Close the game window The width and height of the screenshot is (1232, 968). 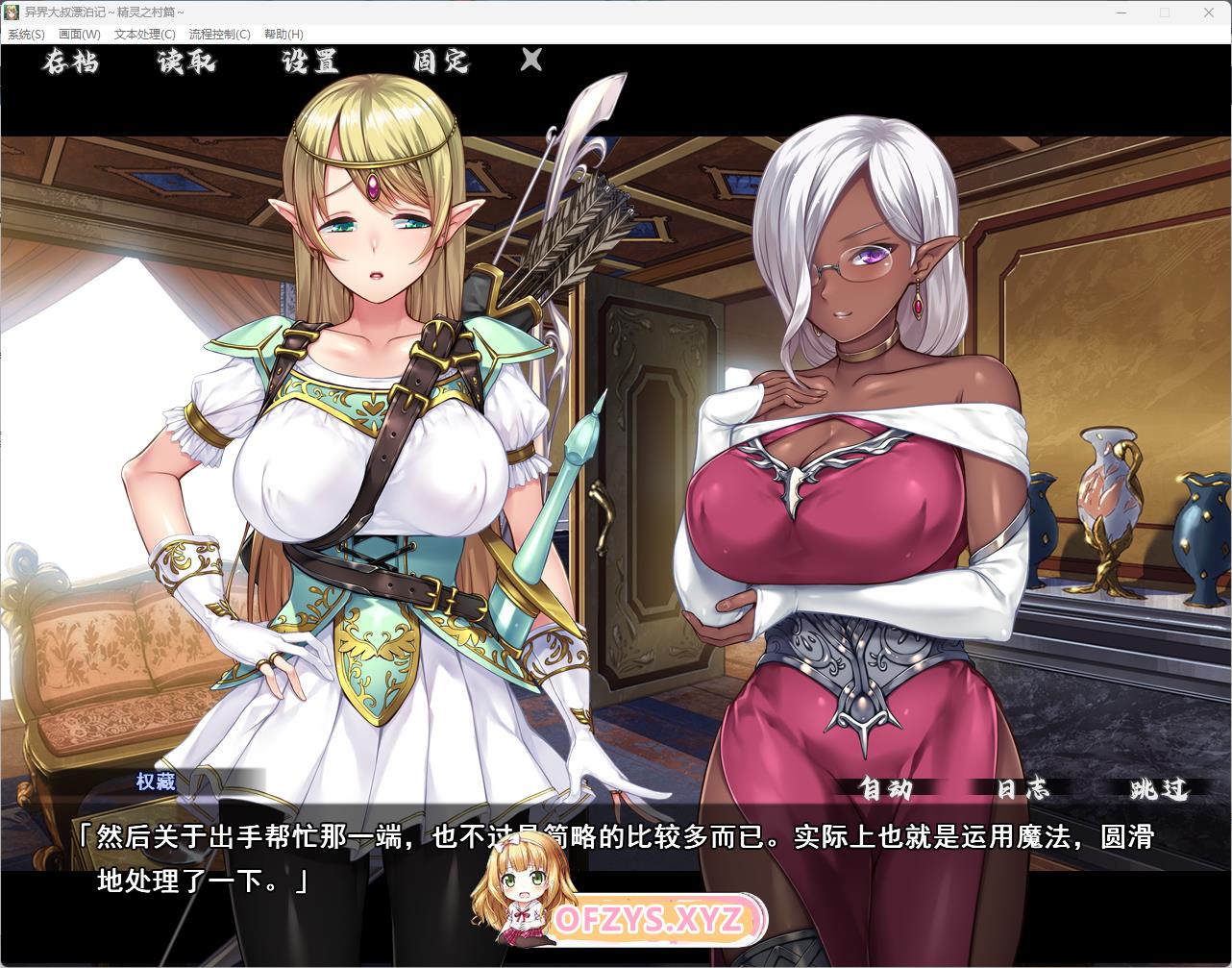coord(1209,12)
